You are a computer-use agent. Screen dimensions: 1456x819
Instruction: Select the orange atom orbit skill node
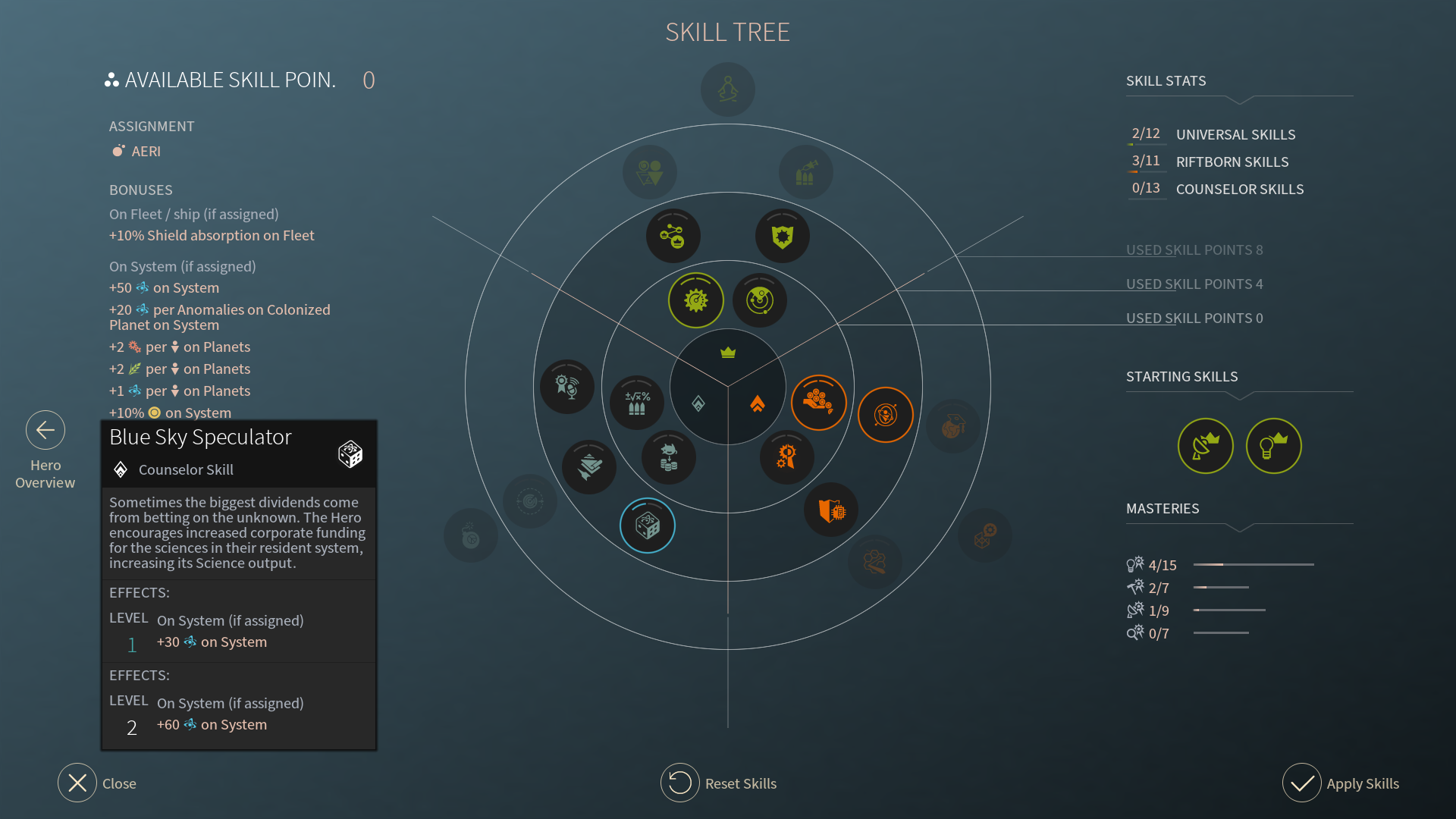click(886, 415)
